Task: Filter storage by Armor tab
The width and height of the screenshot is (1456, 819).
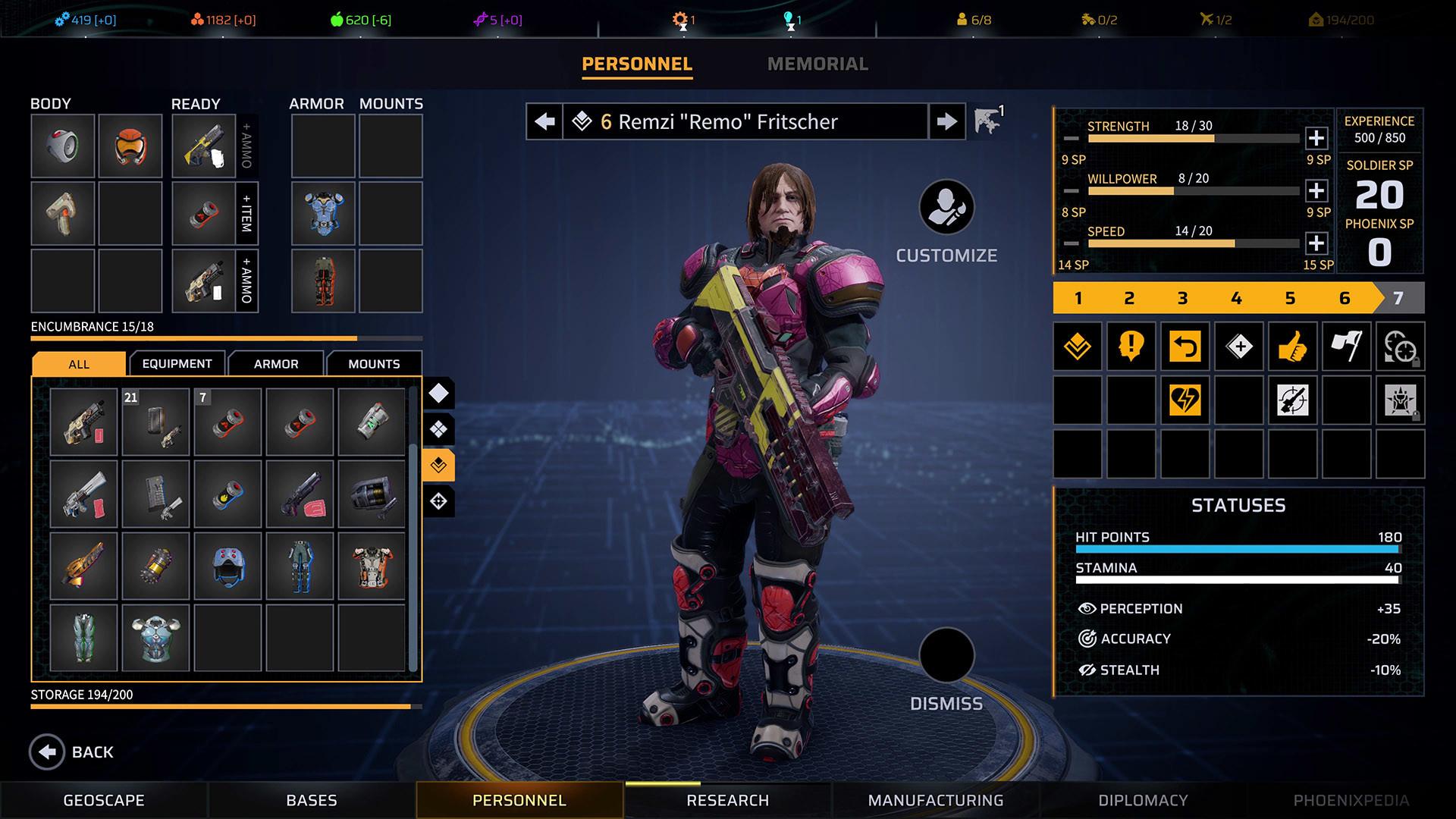Action: 276,364
